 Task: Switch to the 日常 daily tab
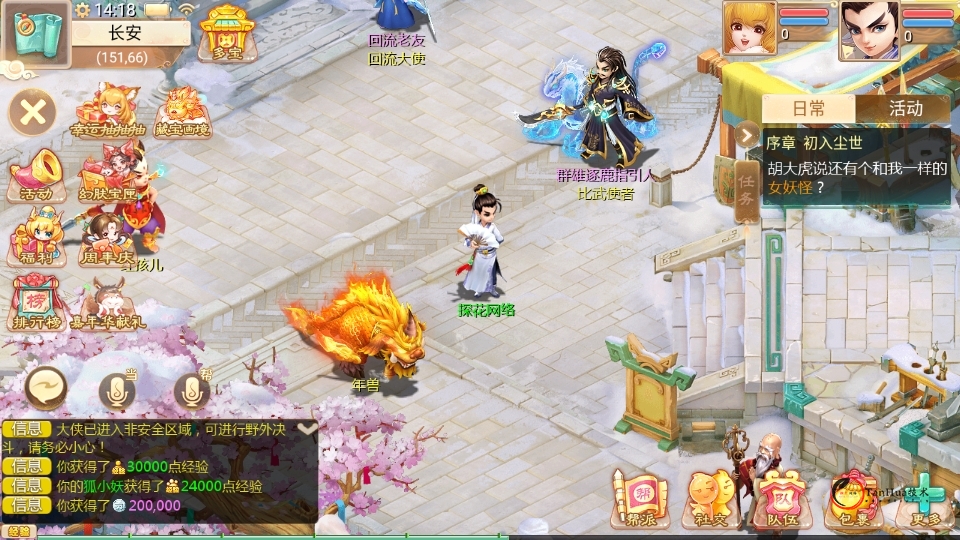click(809, 109)
